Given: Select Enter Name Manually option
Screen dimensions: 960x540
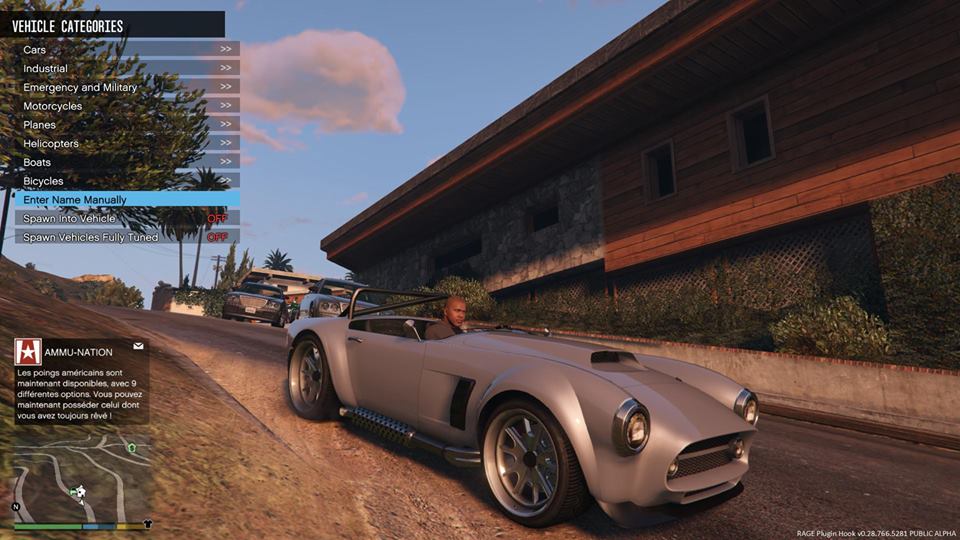Looking at the screenshot, I should pos(125,200).
